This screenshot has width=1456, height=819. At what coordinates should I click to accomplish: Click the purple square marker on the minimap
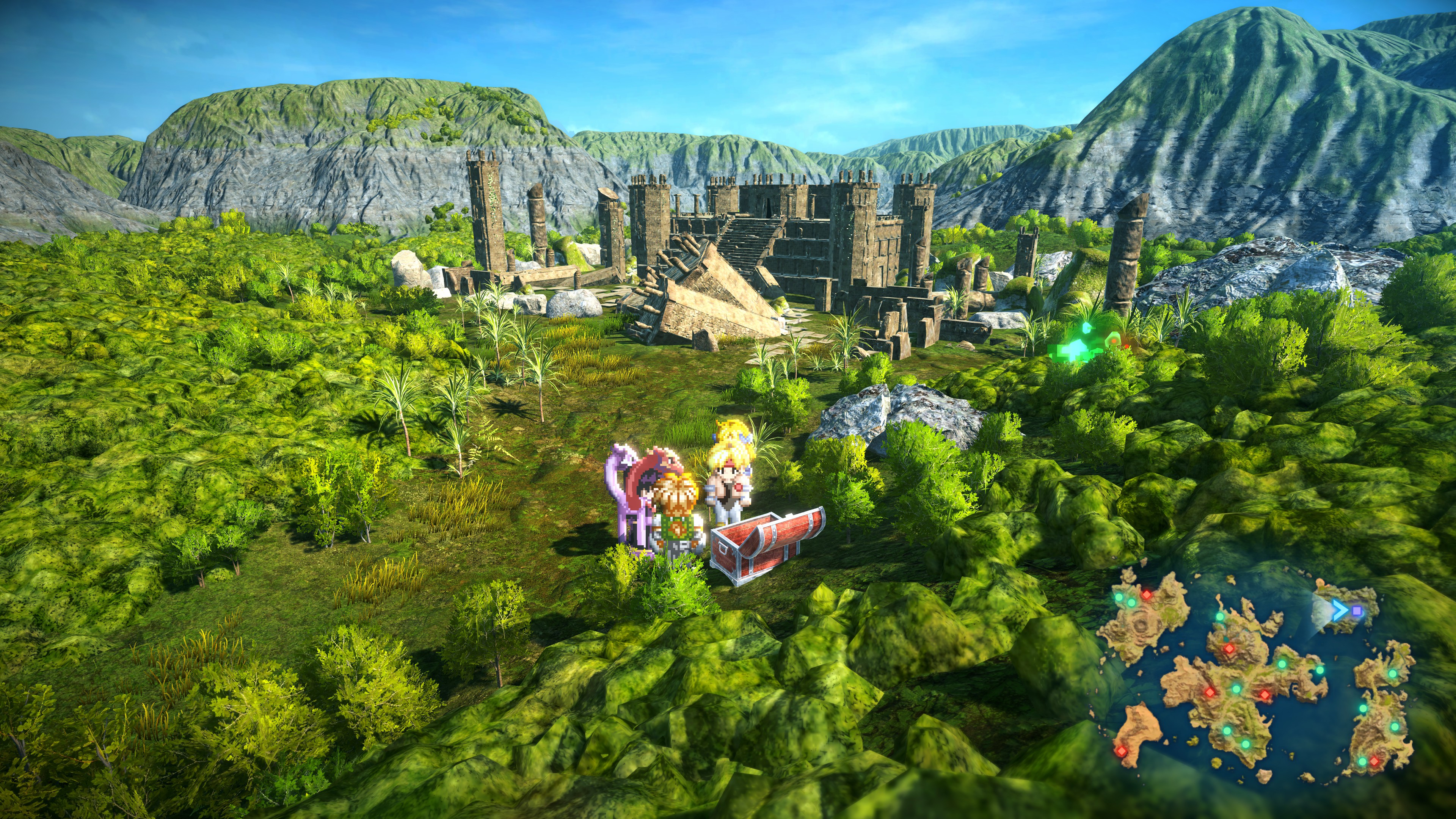(1358, 612)
